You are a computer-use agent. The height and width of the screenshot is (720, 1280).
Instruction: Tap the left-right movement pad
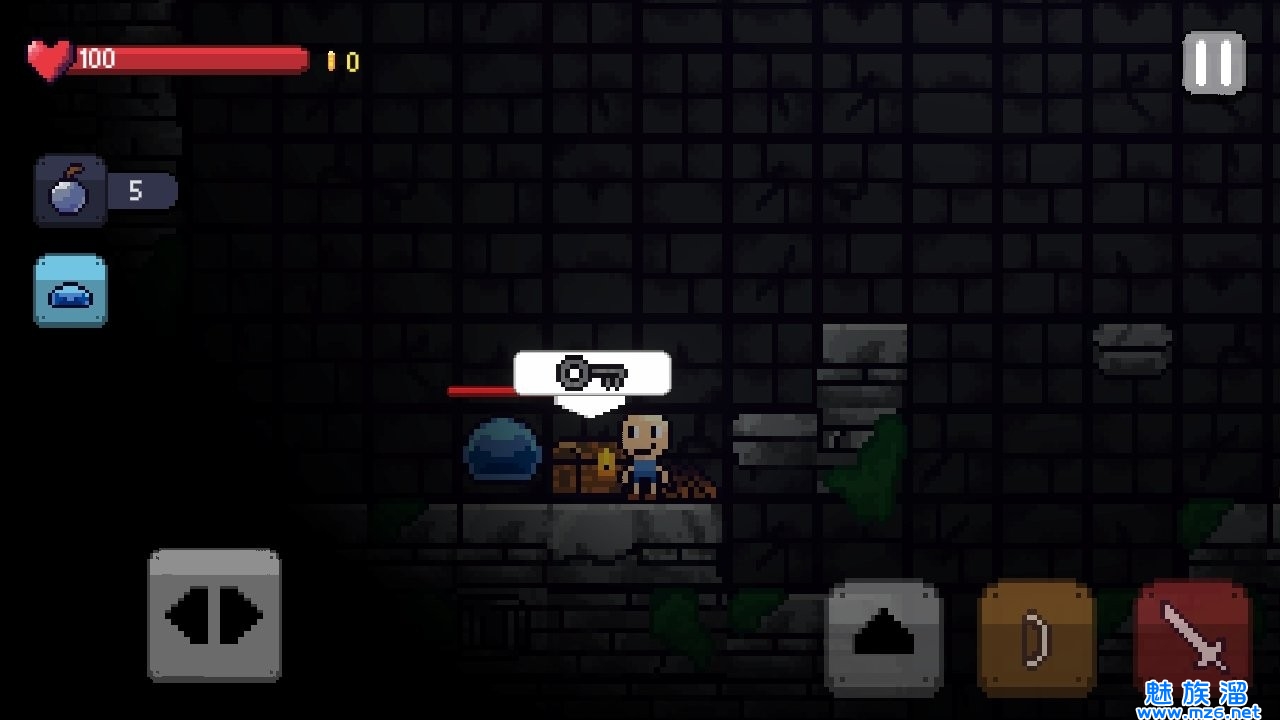click(214, 615)
